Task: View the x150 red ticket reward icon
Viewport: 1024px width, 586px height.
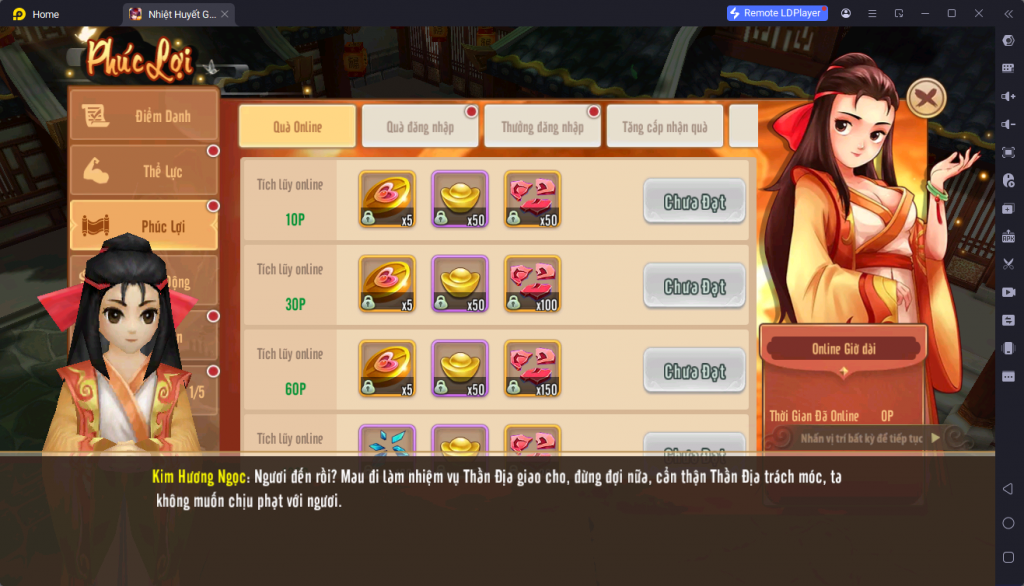Action: (x=532, y=369)
